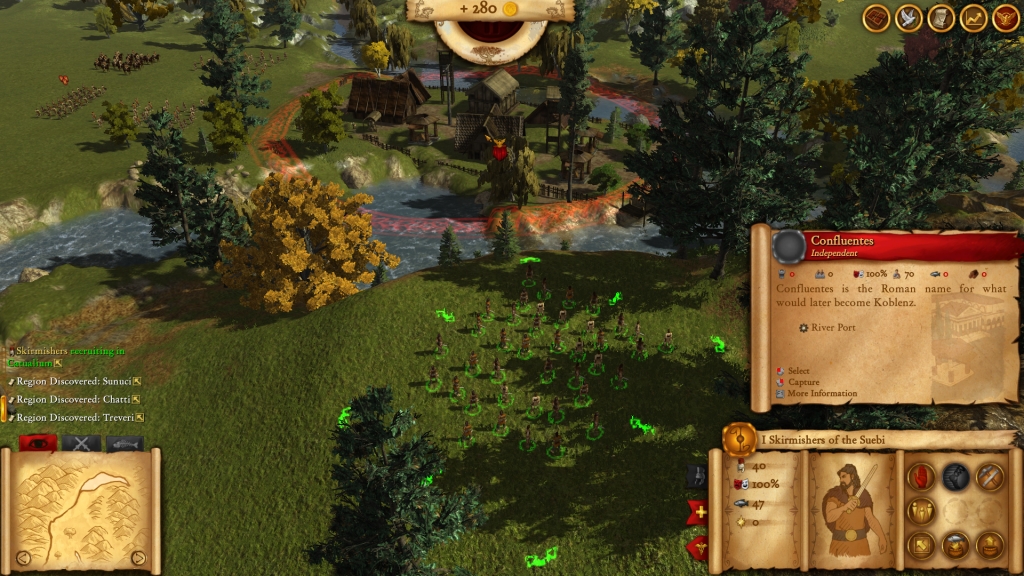The height and width of the screenshot is (576, 1024).
Task: Open the red helmet faction menu
Action: (x=1005, y=17)
